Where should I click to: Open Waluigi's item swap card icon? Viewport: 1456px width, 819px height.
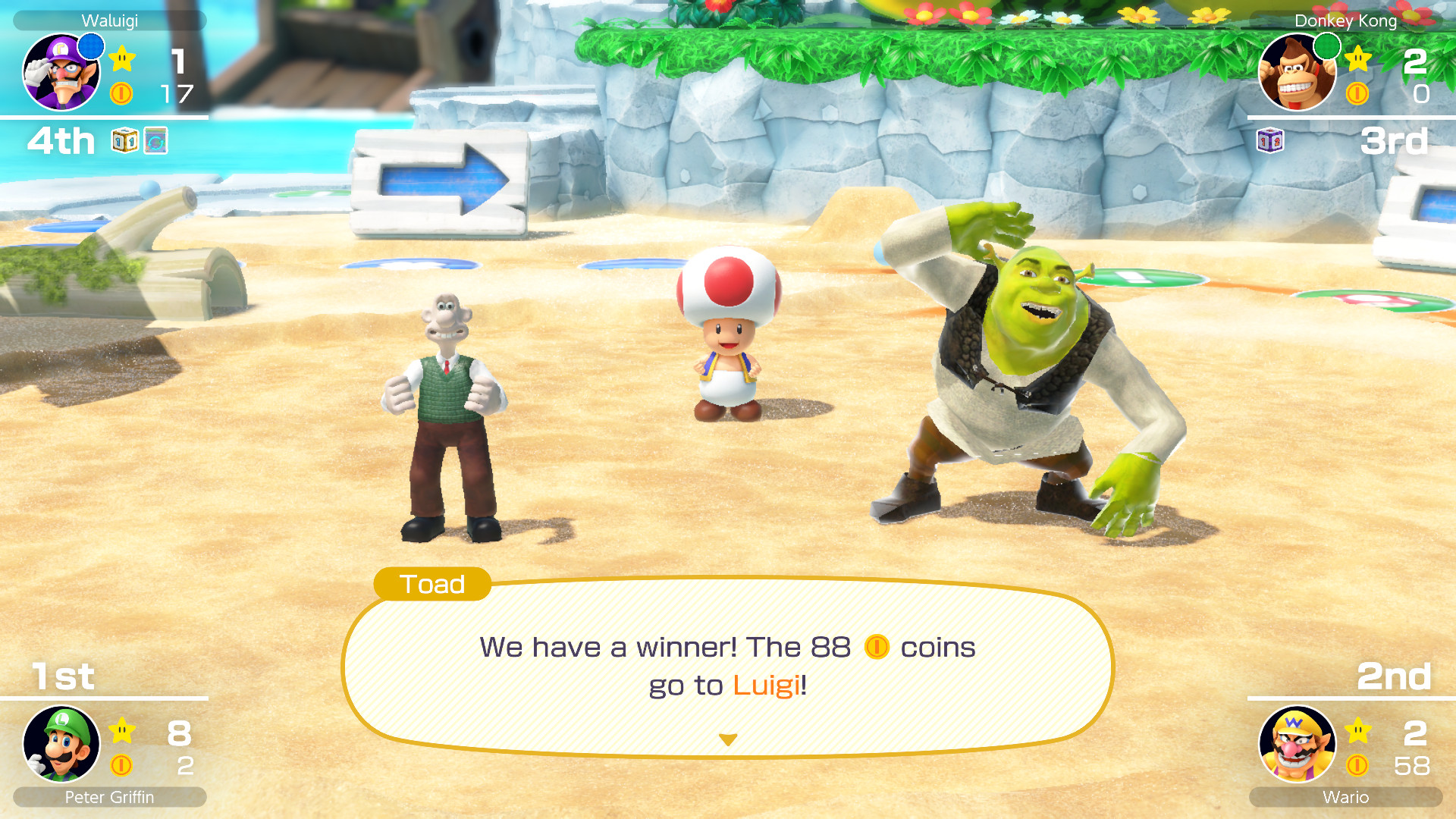point(156,140)
